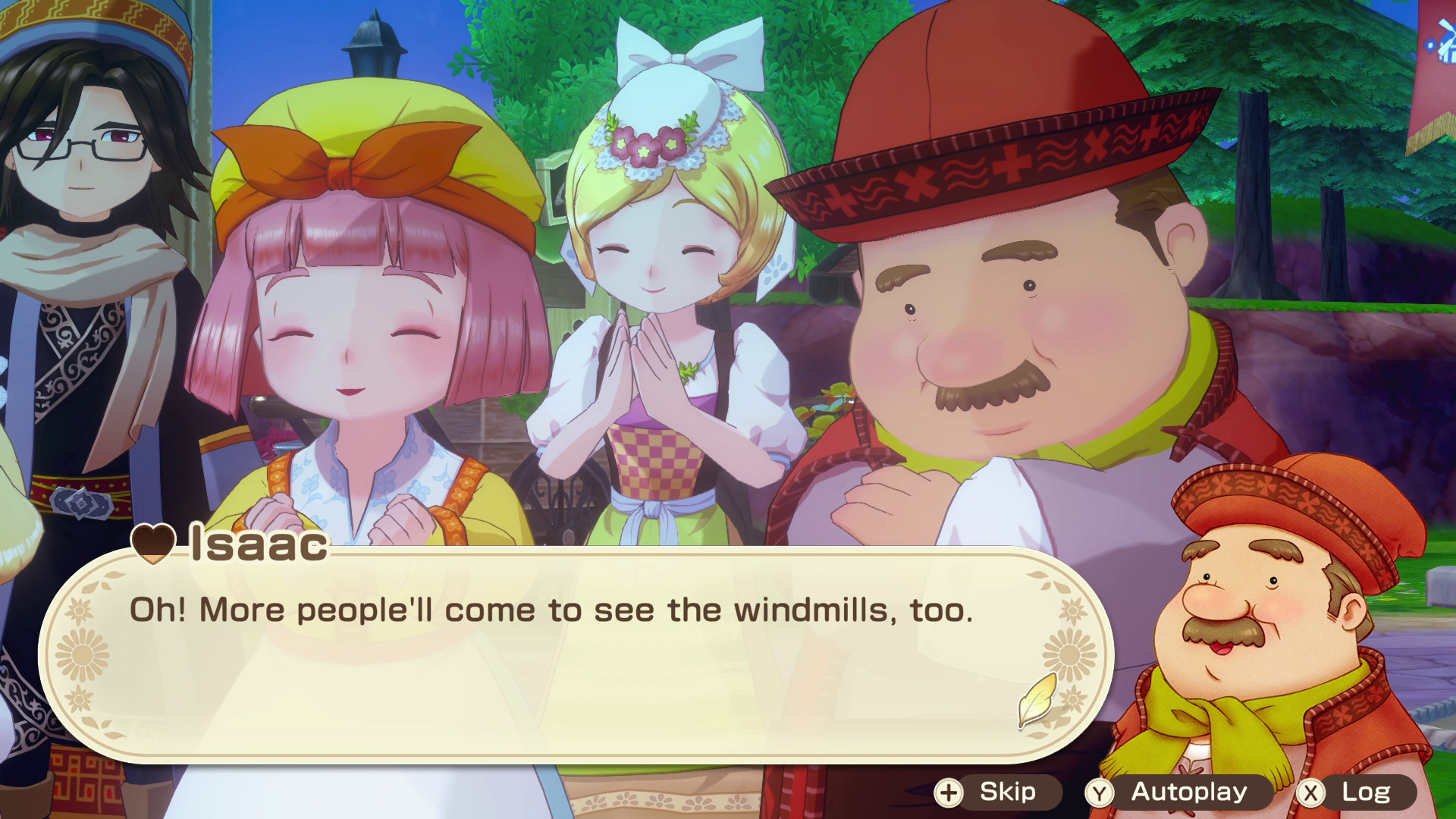Image resolution: width=1456 pixels, height=819 pixels.
Task: Open the dialogue Log
Action: 1354,792
